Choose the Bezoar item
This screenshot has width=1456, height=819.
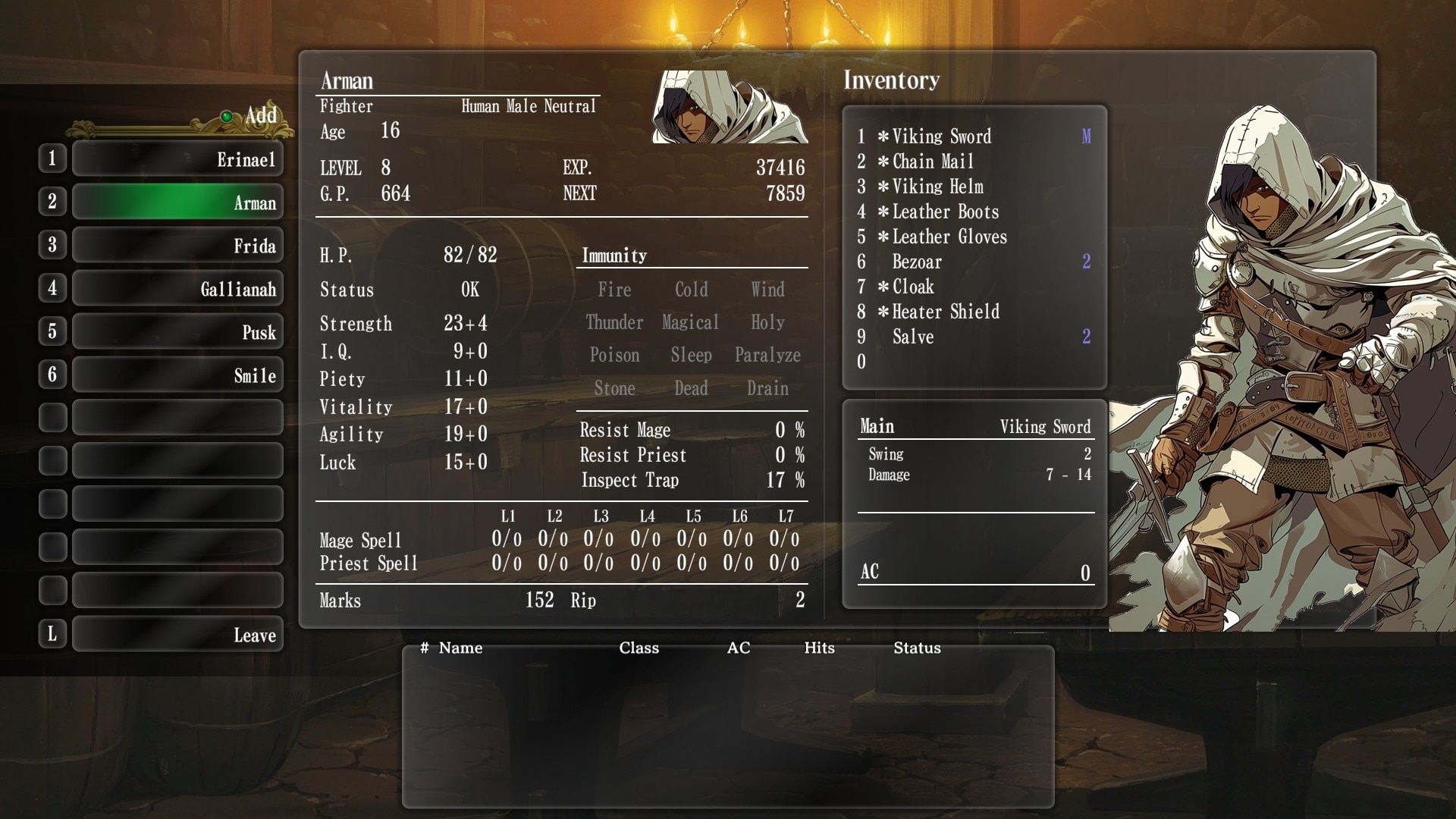(x=917, y=262)
